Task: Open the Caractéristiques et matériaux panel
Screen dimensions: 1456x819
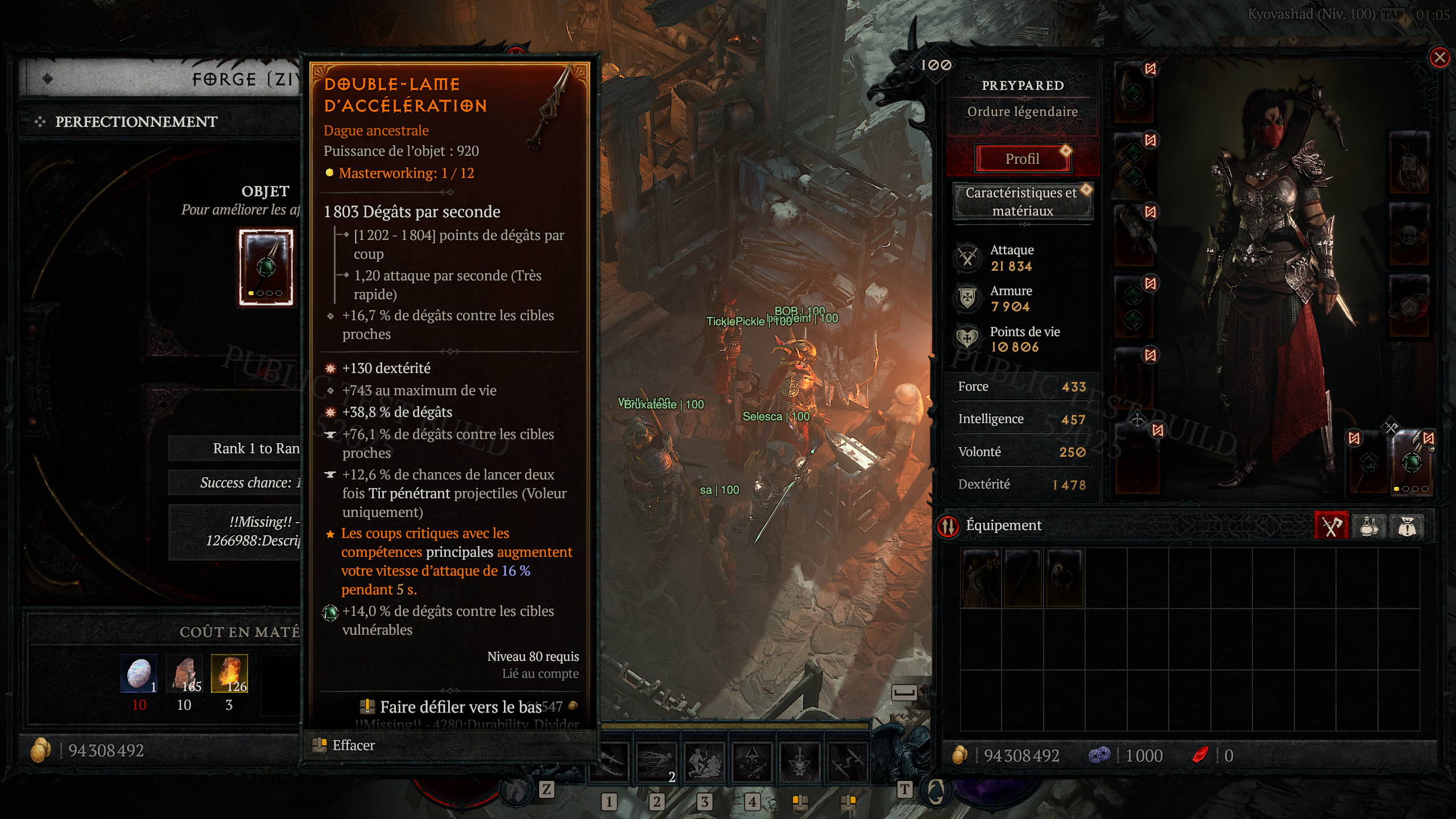Action: point(1022,202)
